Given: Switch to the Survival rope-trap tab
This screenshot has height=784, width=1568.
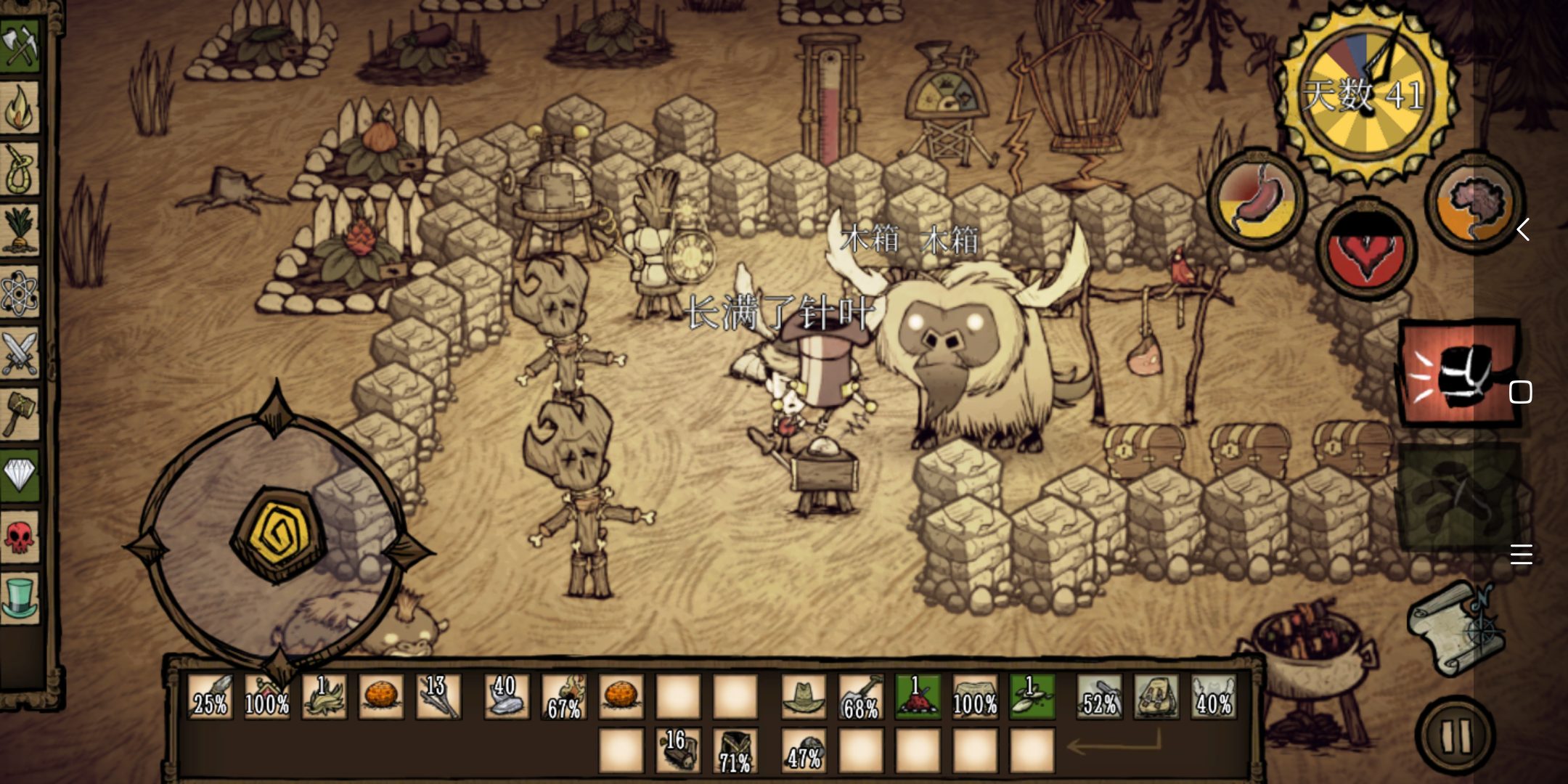Looking at the screenshot, I should click(20, 168).
